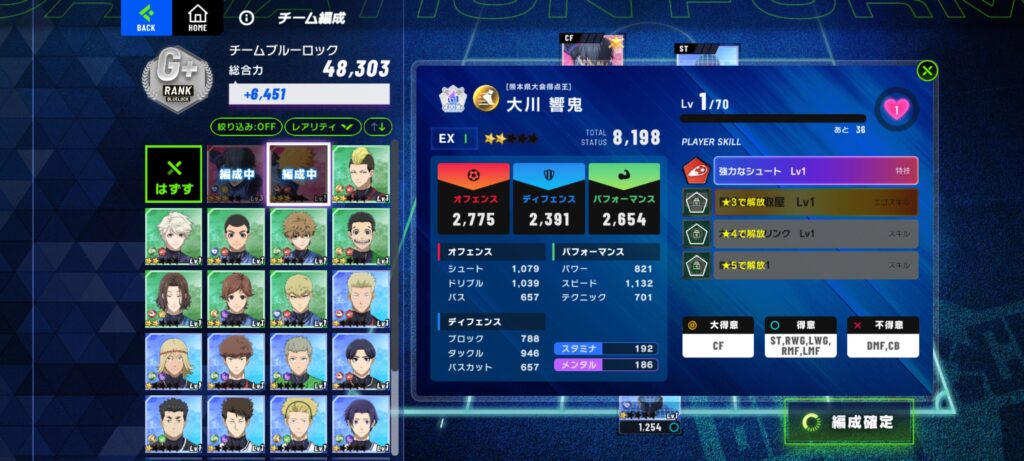Select the skill locked until ★3
Image resolution: width=1024 pixels, height=461 pixels.
[x=801, y=202]
